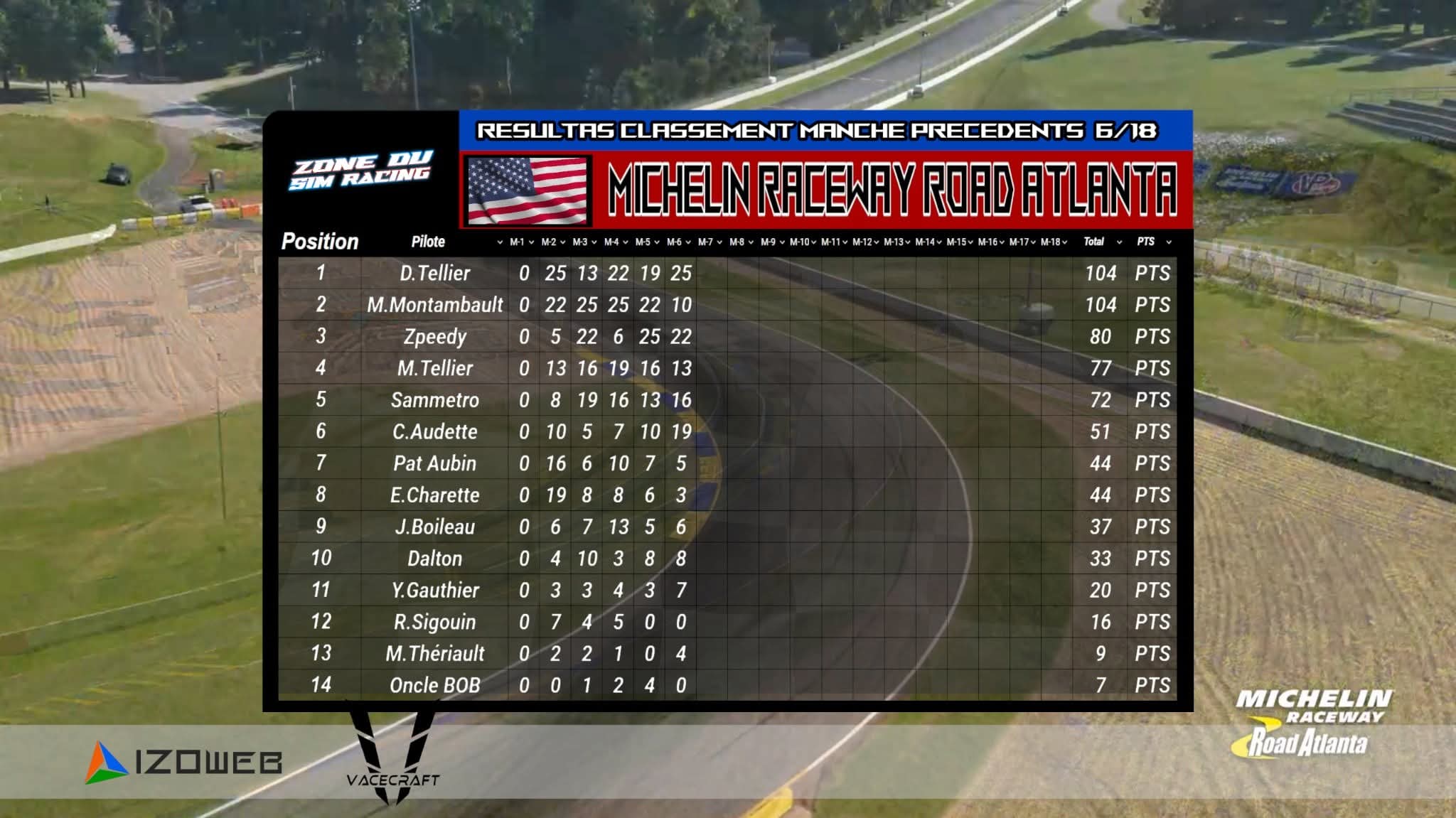Select the Zpeedy standings row

434,337
